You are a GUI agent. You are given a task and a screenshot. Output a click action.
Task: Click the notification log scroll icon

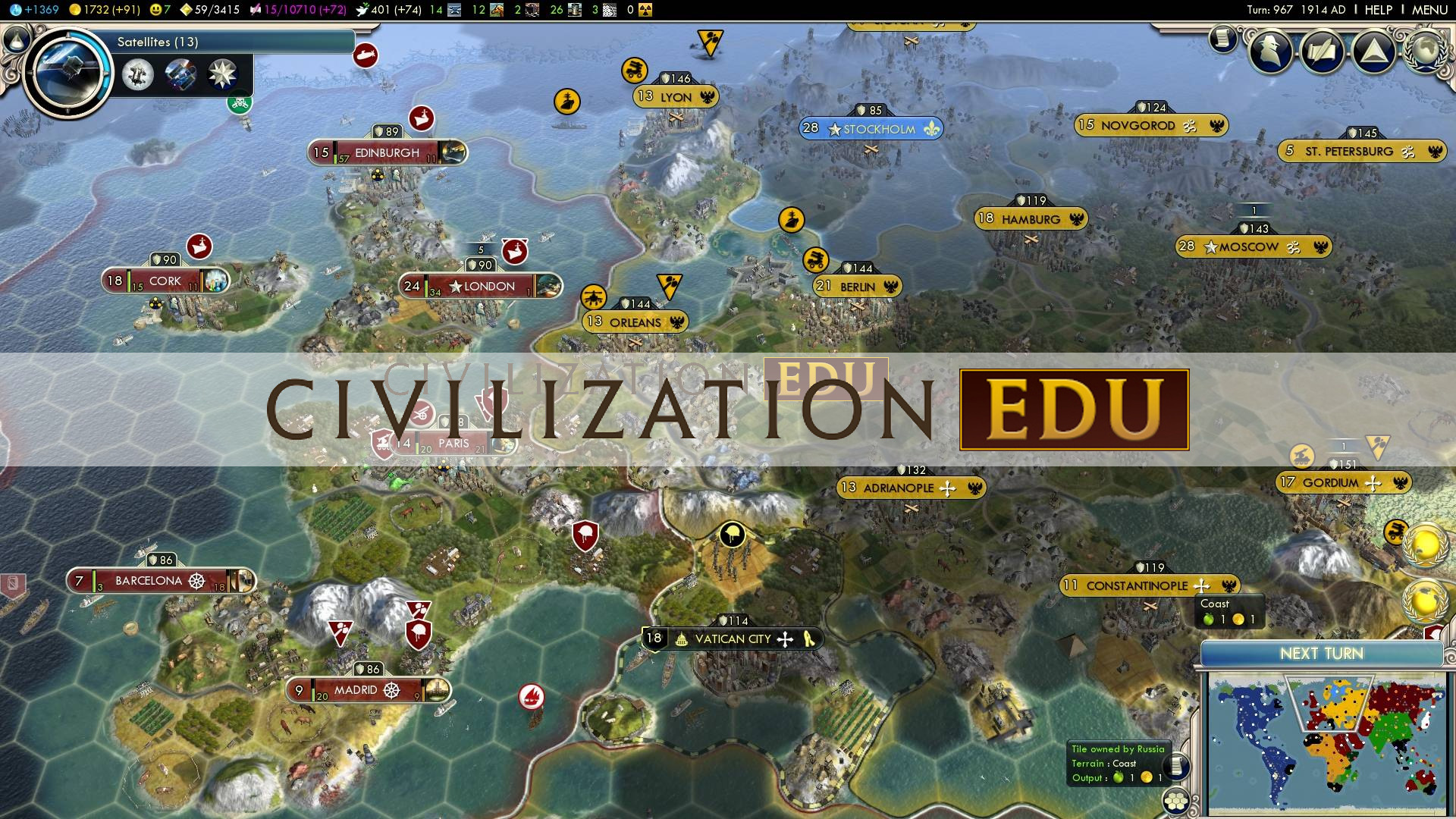(1222, 39)
